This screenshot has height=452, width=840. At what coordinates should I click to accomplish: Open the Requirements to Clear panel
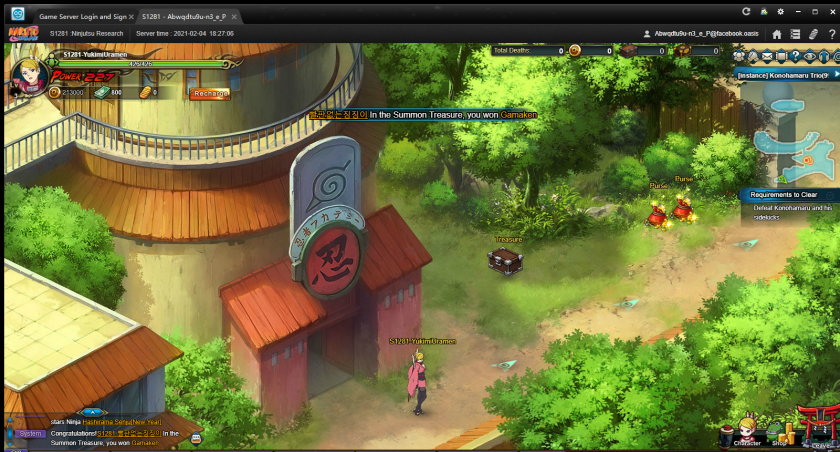click(x=785, y=195)
